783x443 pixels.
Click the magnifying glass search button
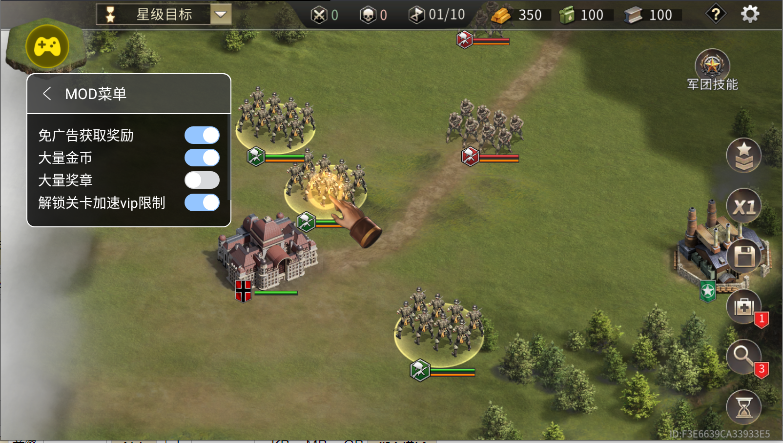pyautogui.click(x=743, y=356)
